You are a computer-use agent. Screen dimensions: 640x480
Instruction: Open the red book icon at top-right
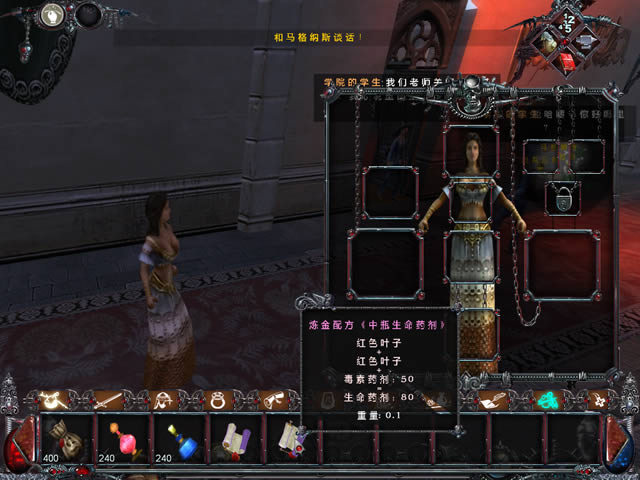pyautogui.click(x=567, y=62)
